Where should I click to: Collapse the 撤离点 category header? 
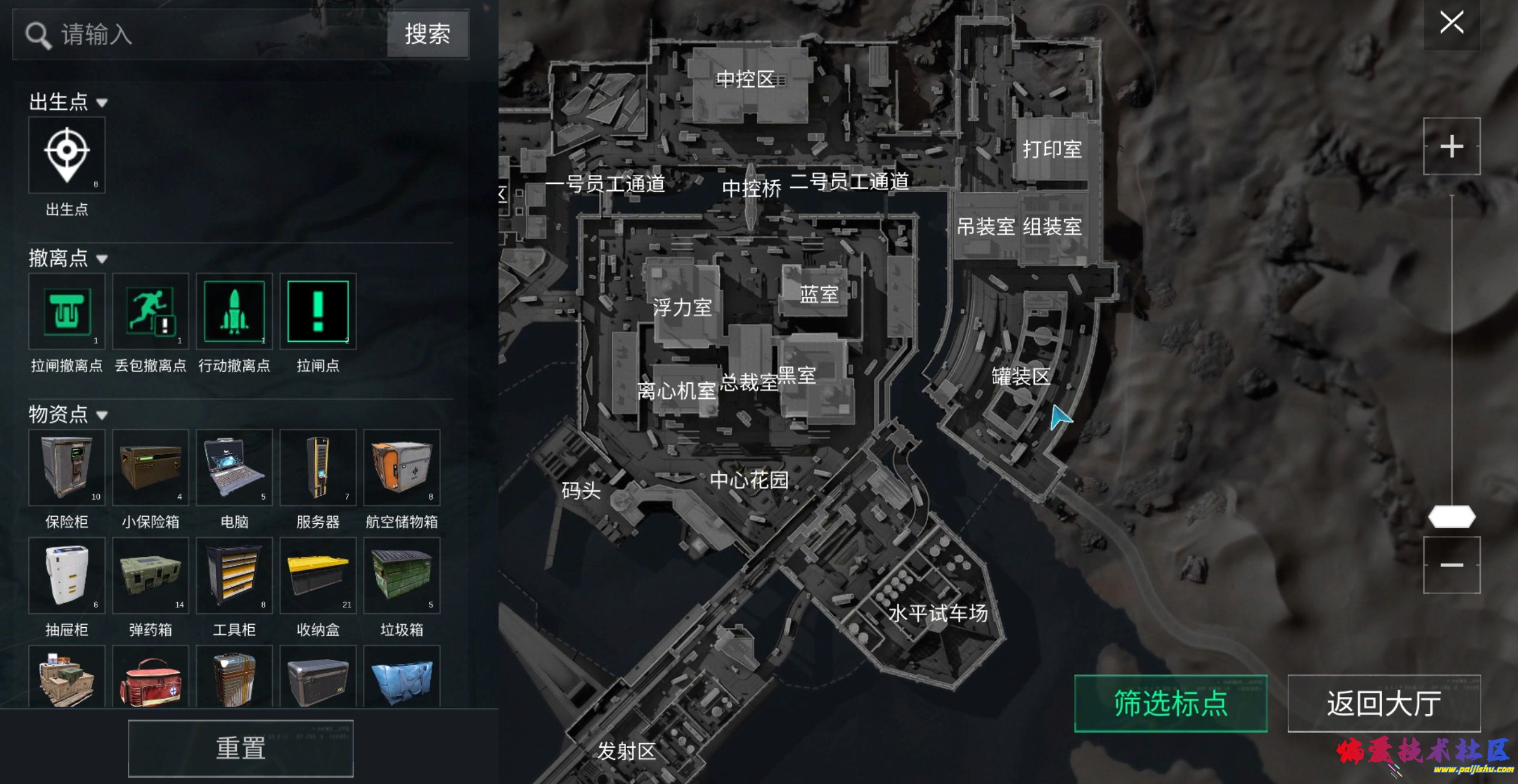coord(68,258)
